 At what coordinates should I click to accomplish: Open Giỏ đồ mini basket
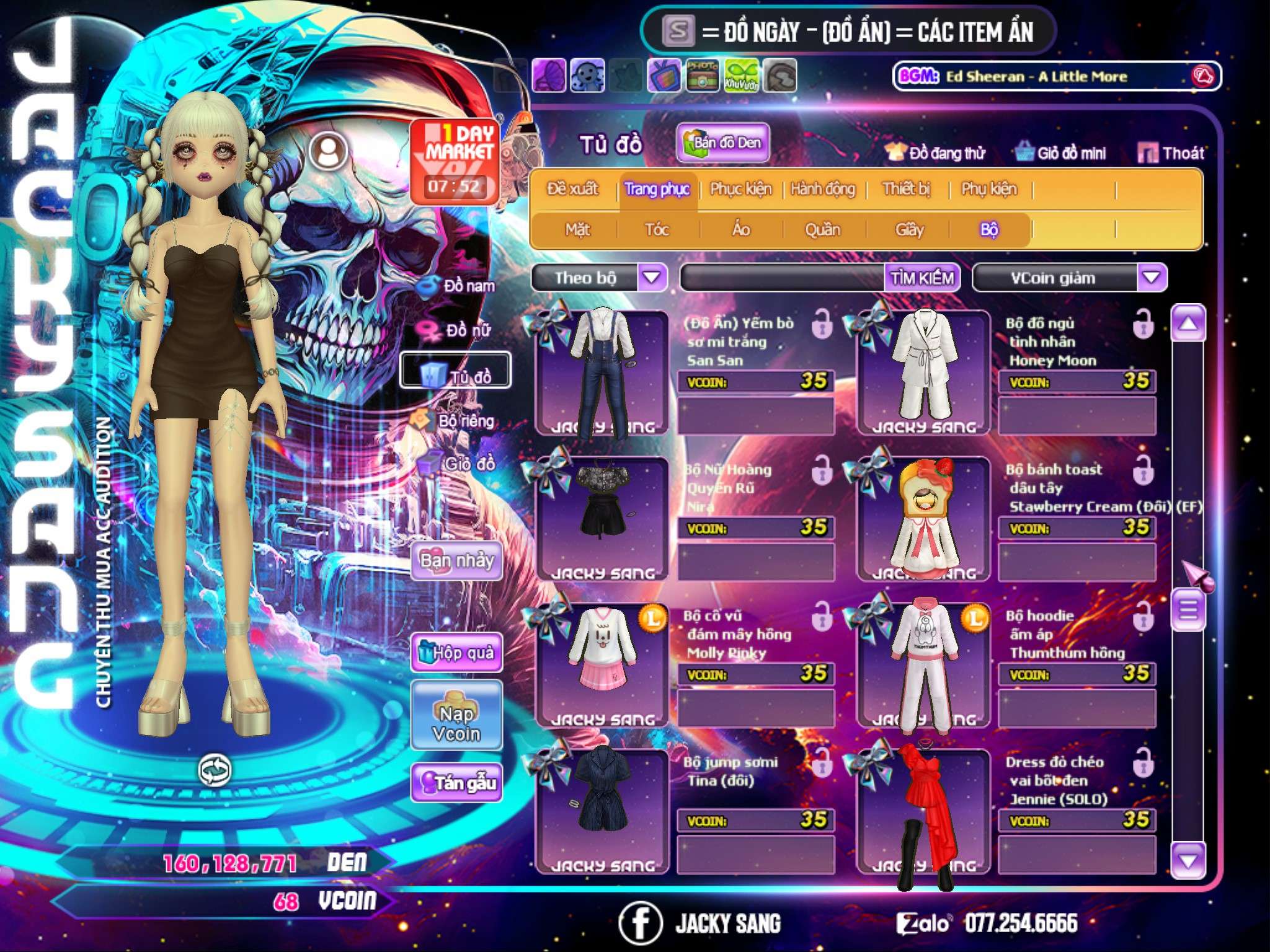[1061, 153]
